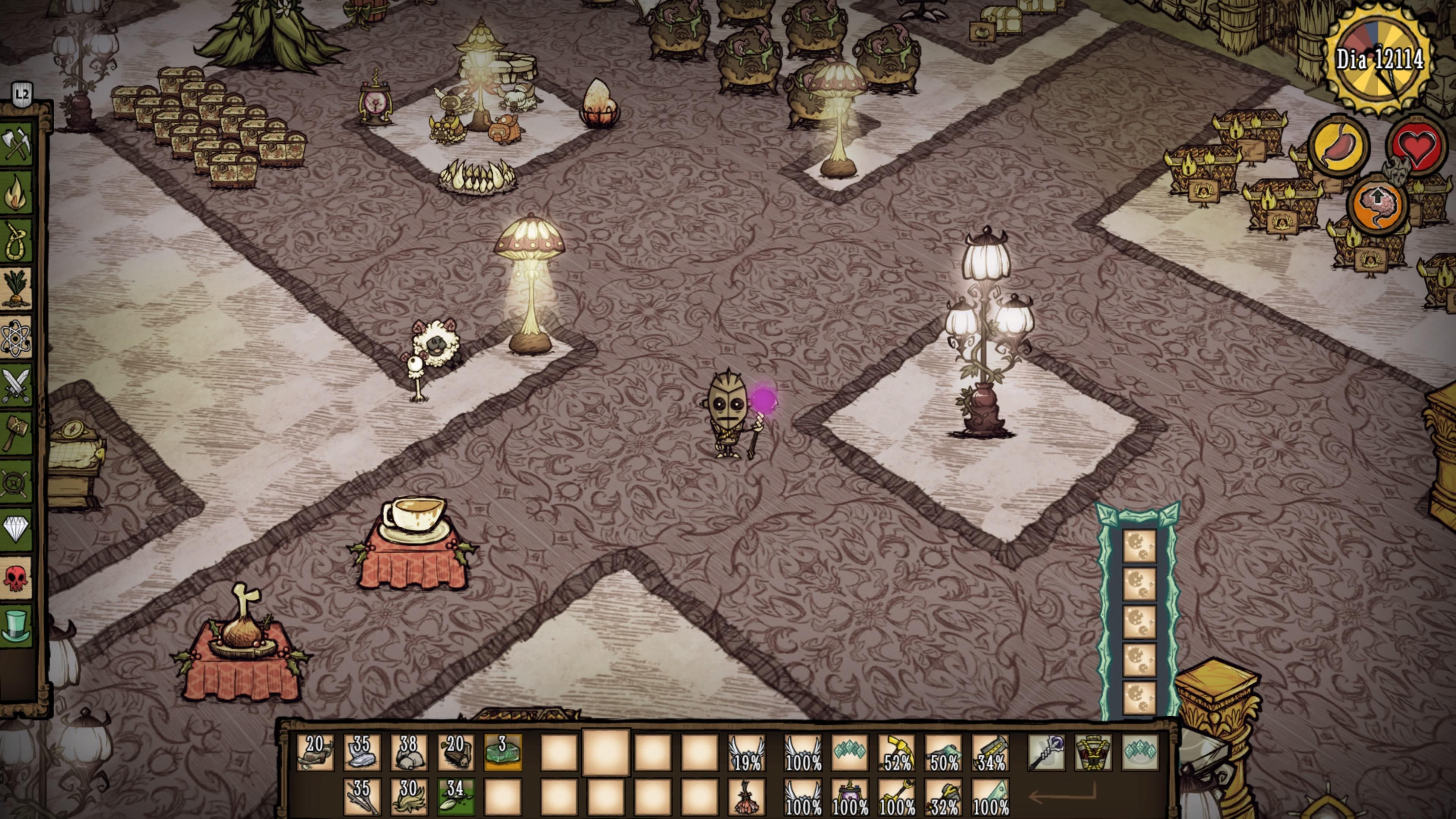This screenshot has height=819, width=1456.
Task: Open the Structures hammer crafting tab
Action: pos(16,433)
